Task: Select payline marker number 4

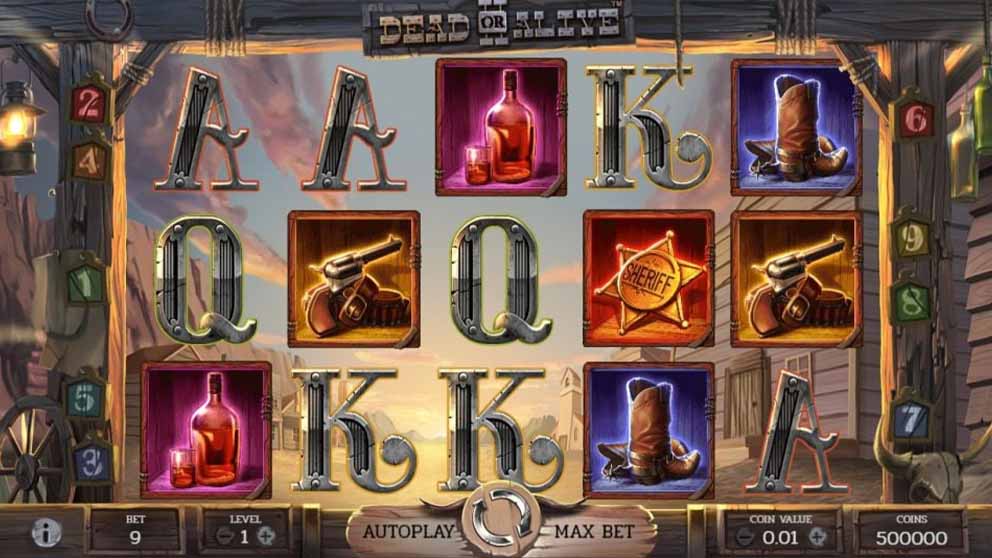Action: pyautogui.click(x=90, y=159)
